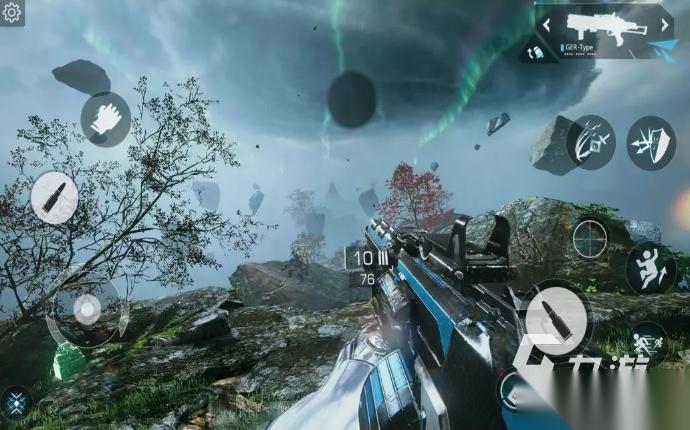
Task: Tap the glove melee button
Action: pyautogui.click(x=106, y=119)
